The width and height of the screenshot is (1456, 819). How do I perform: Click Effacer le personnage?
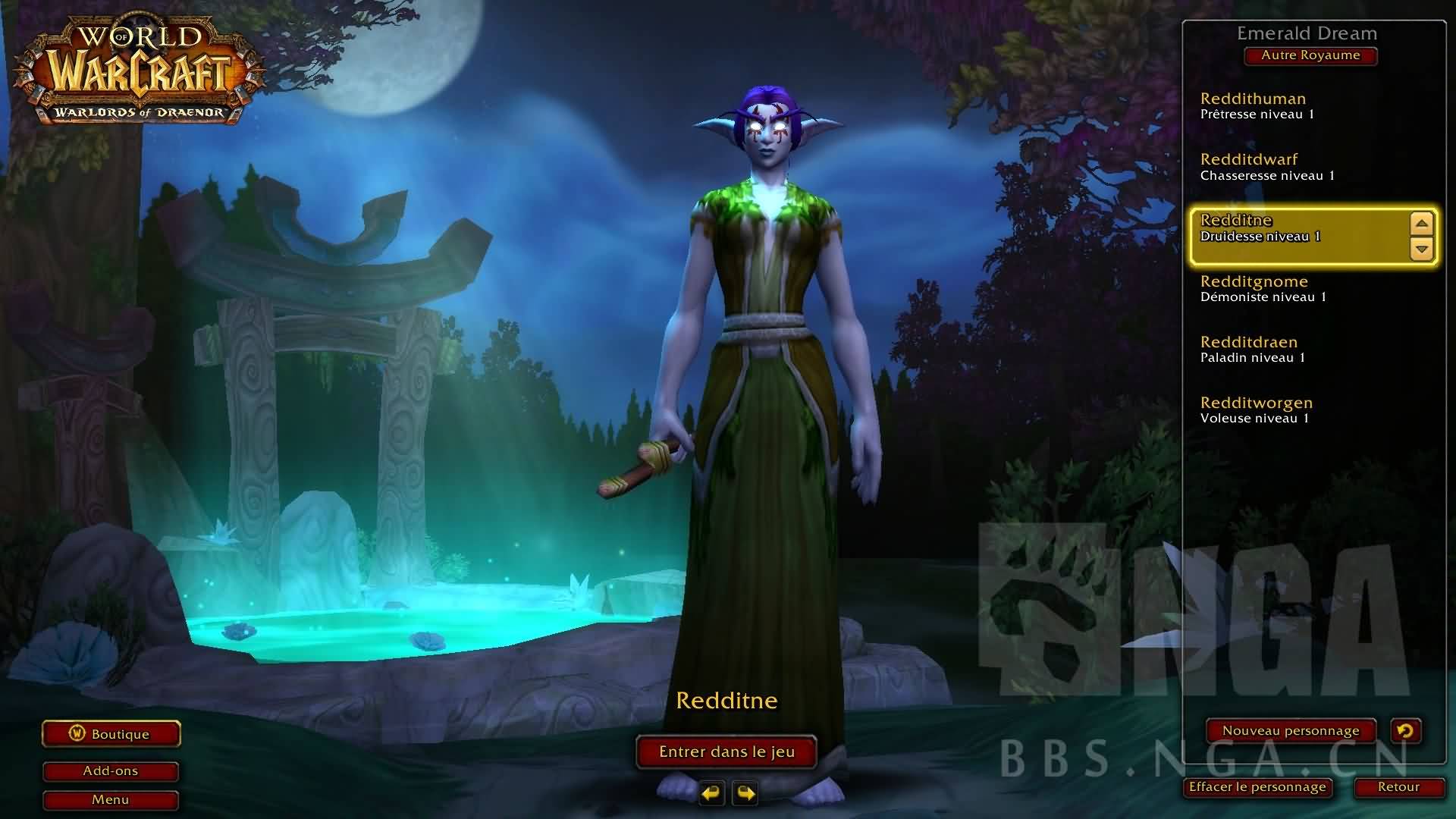[x=1257, y=787]
